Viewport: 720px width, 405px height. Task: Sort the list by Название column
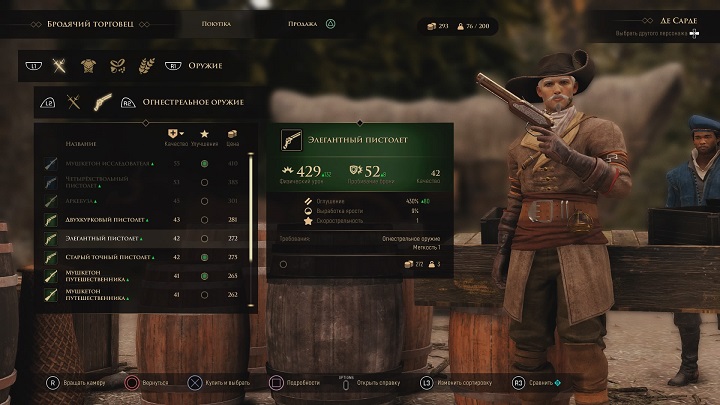[x=81, y=143]
